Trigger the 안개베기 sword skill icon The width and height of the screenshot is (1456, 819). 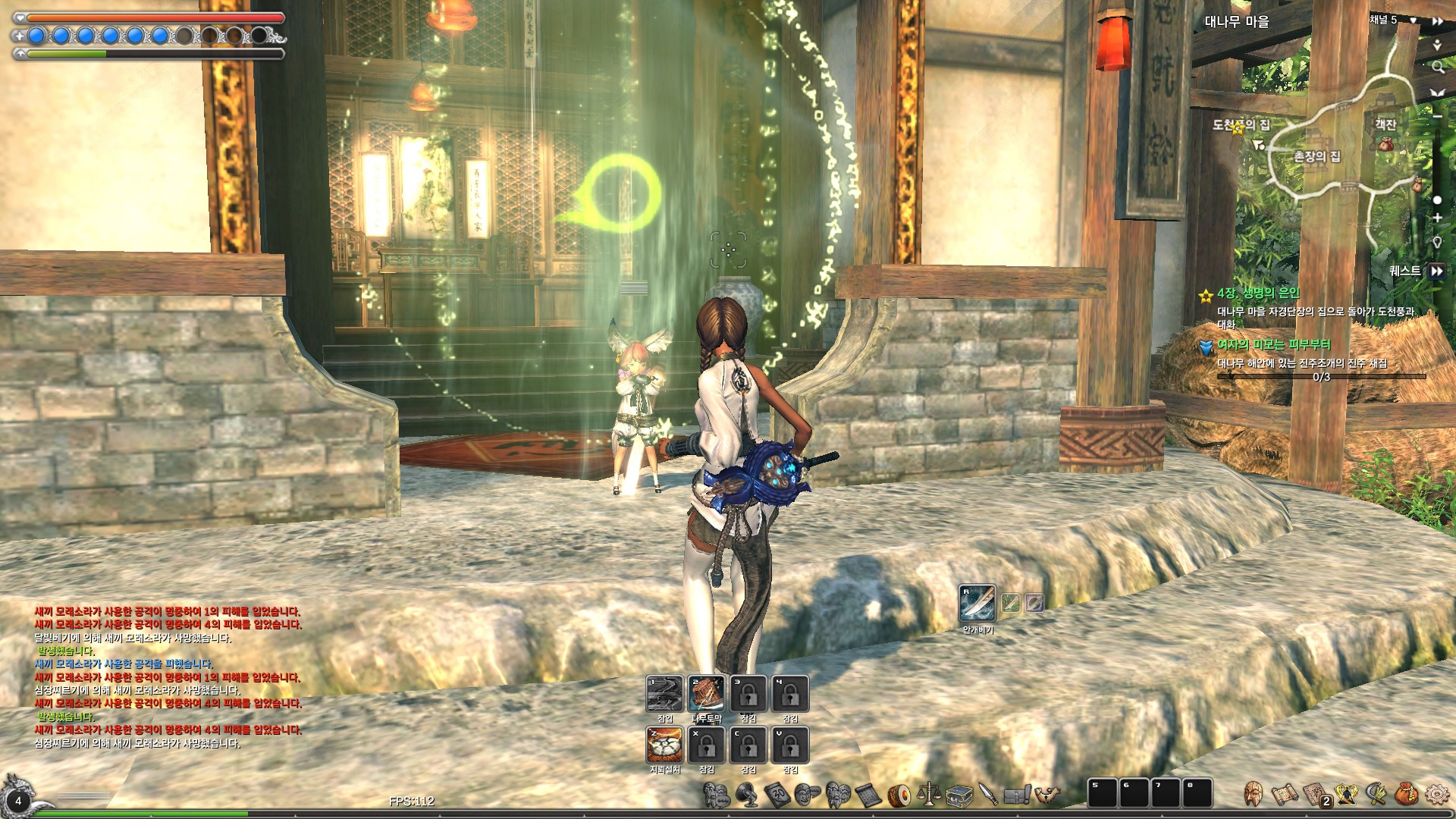click(977, 603)
